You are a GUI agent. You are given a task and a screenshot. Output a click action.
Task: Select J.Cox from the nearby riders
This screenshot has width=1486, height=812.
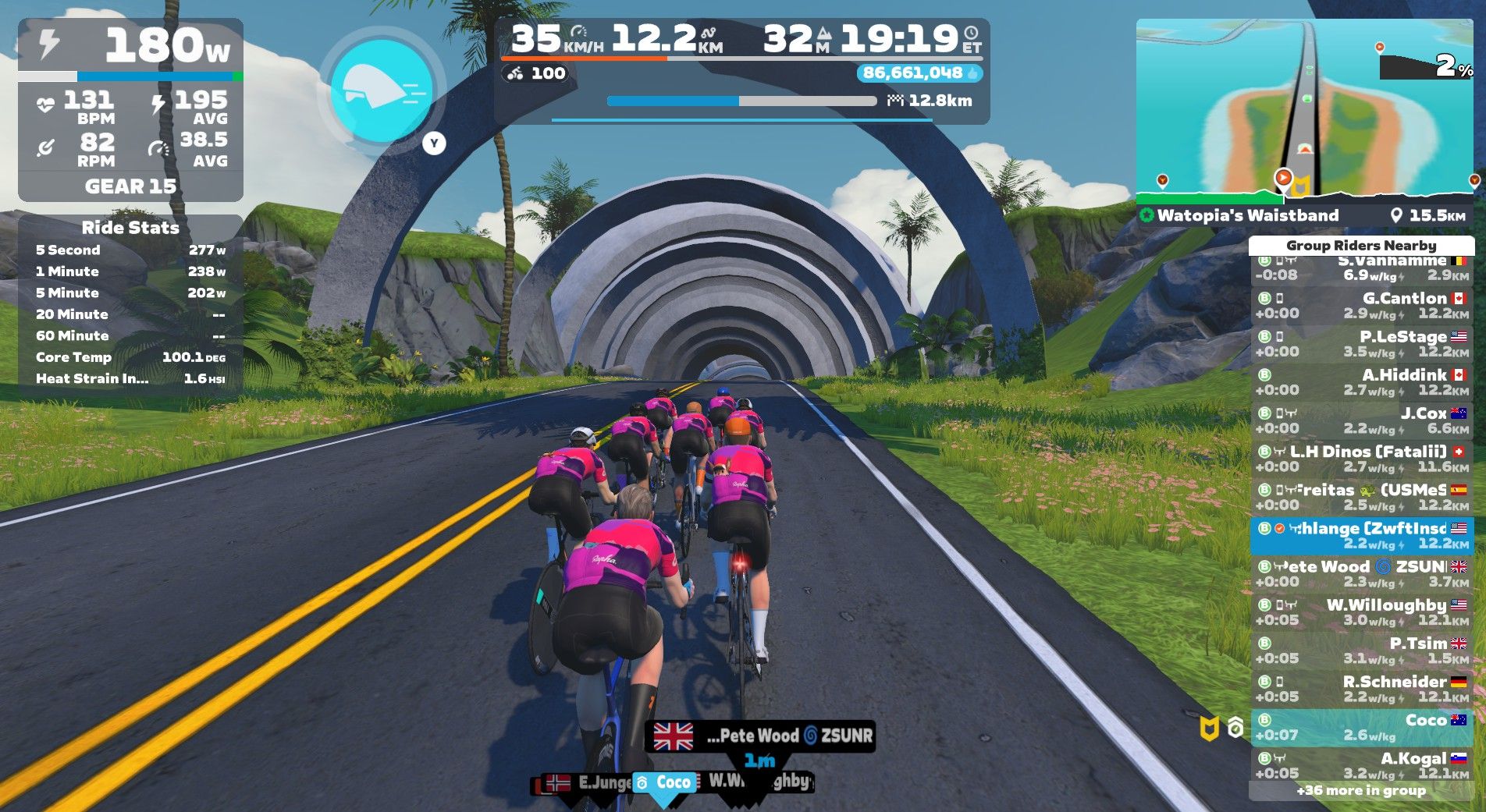coord(1361,420)
